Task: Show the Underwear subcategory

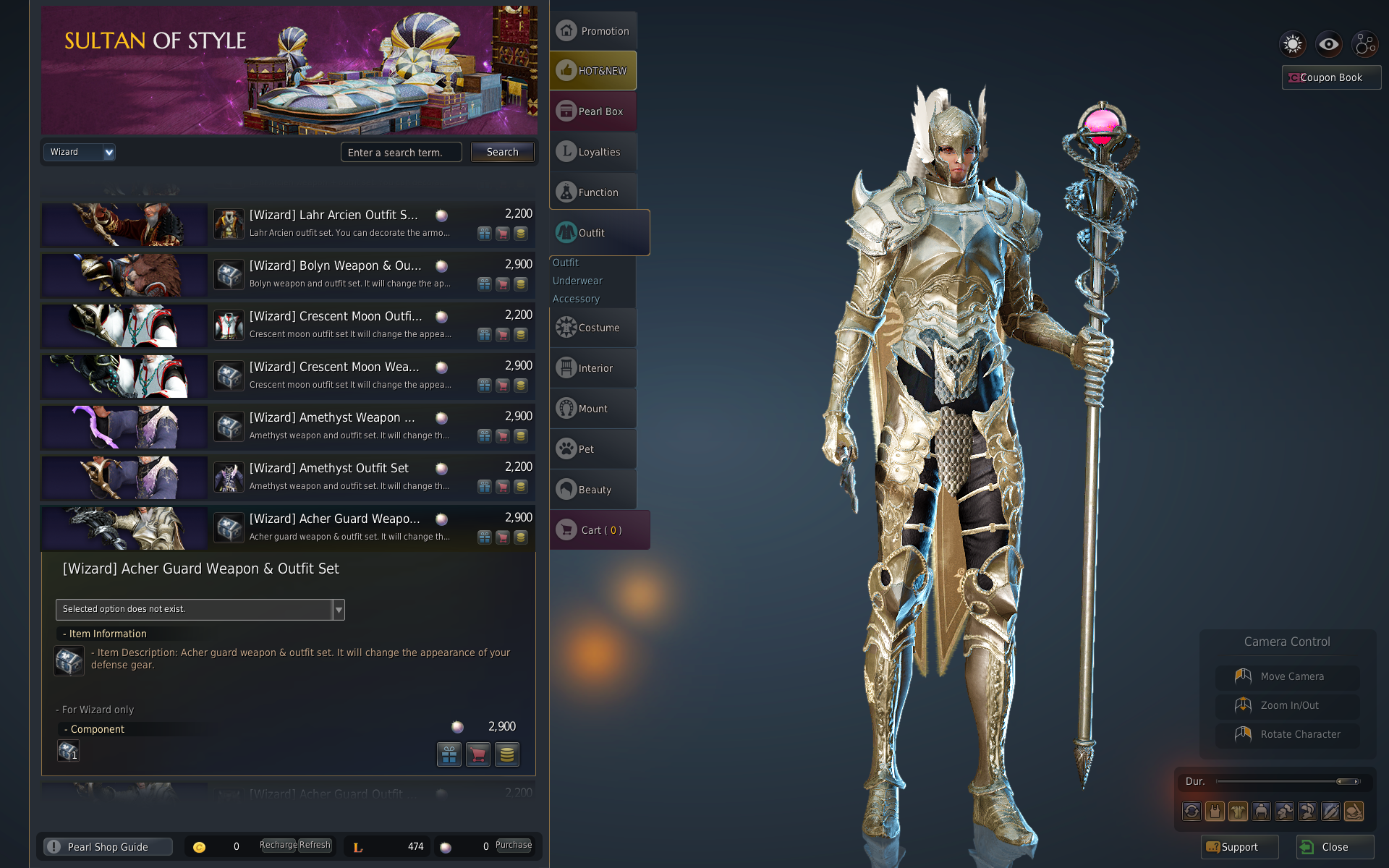Action: [577, 281]
